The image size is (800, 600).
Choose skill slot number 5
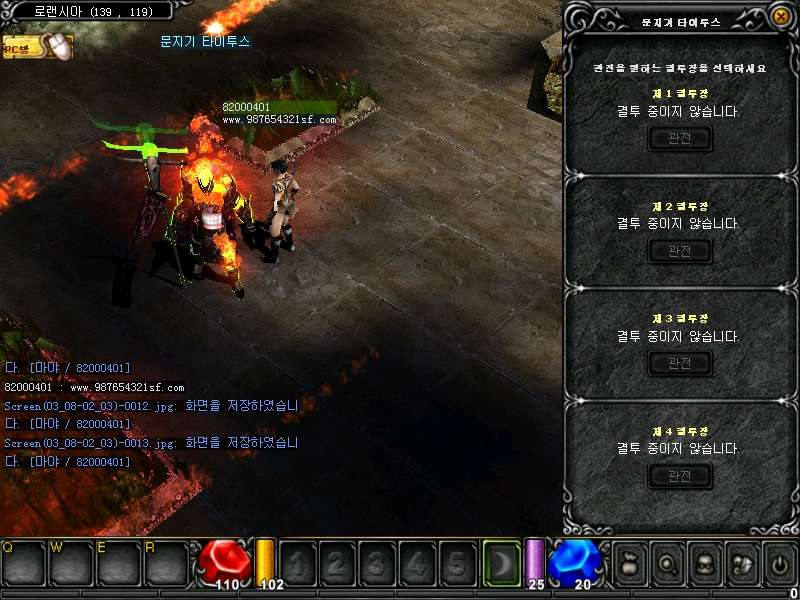click(457, 565)
